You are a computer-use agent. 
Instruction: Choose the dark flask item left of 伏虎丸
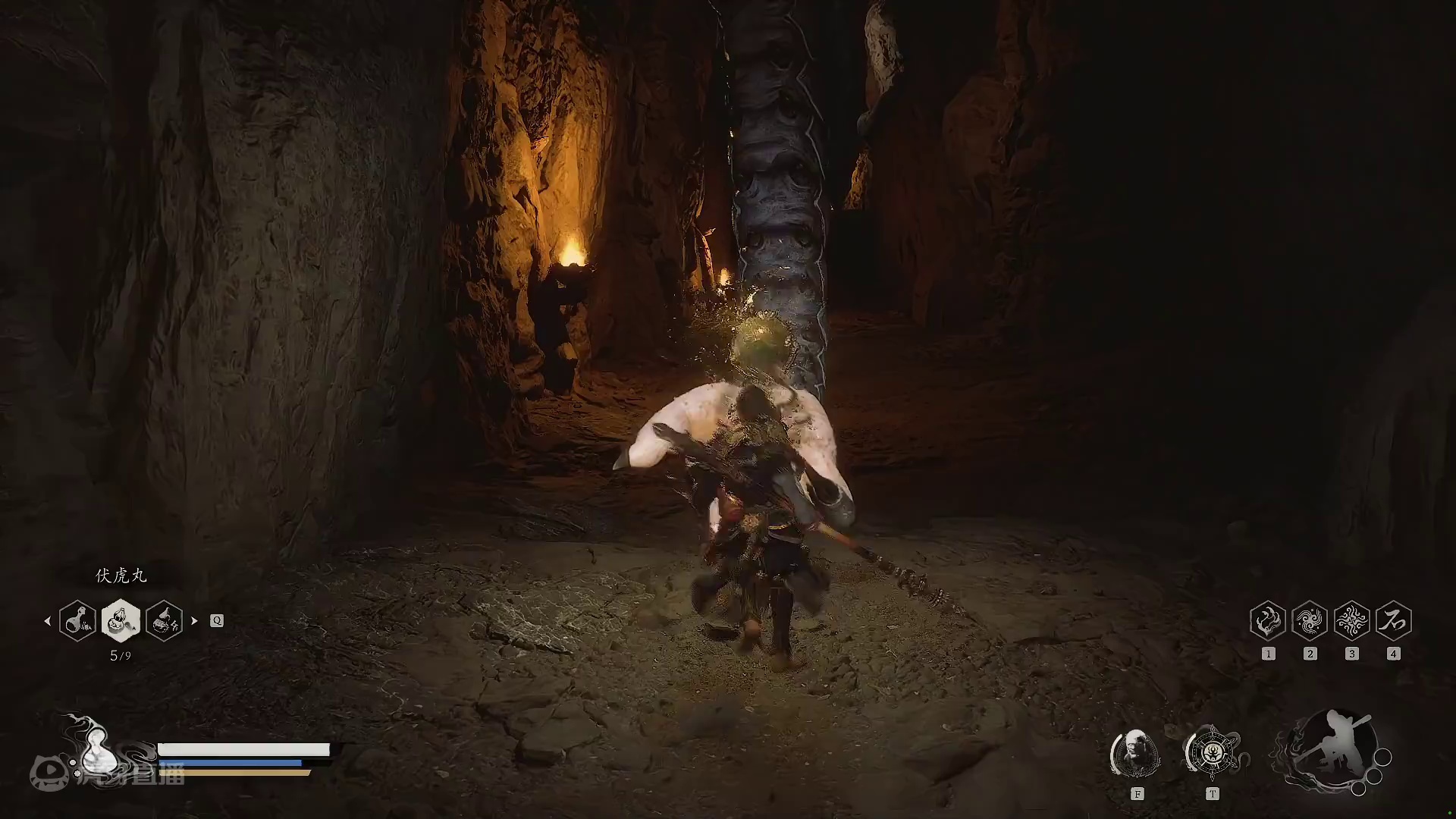[x=77, y=620]
